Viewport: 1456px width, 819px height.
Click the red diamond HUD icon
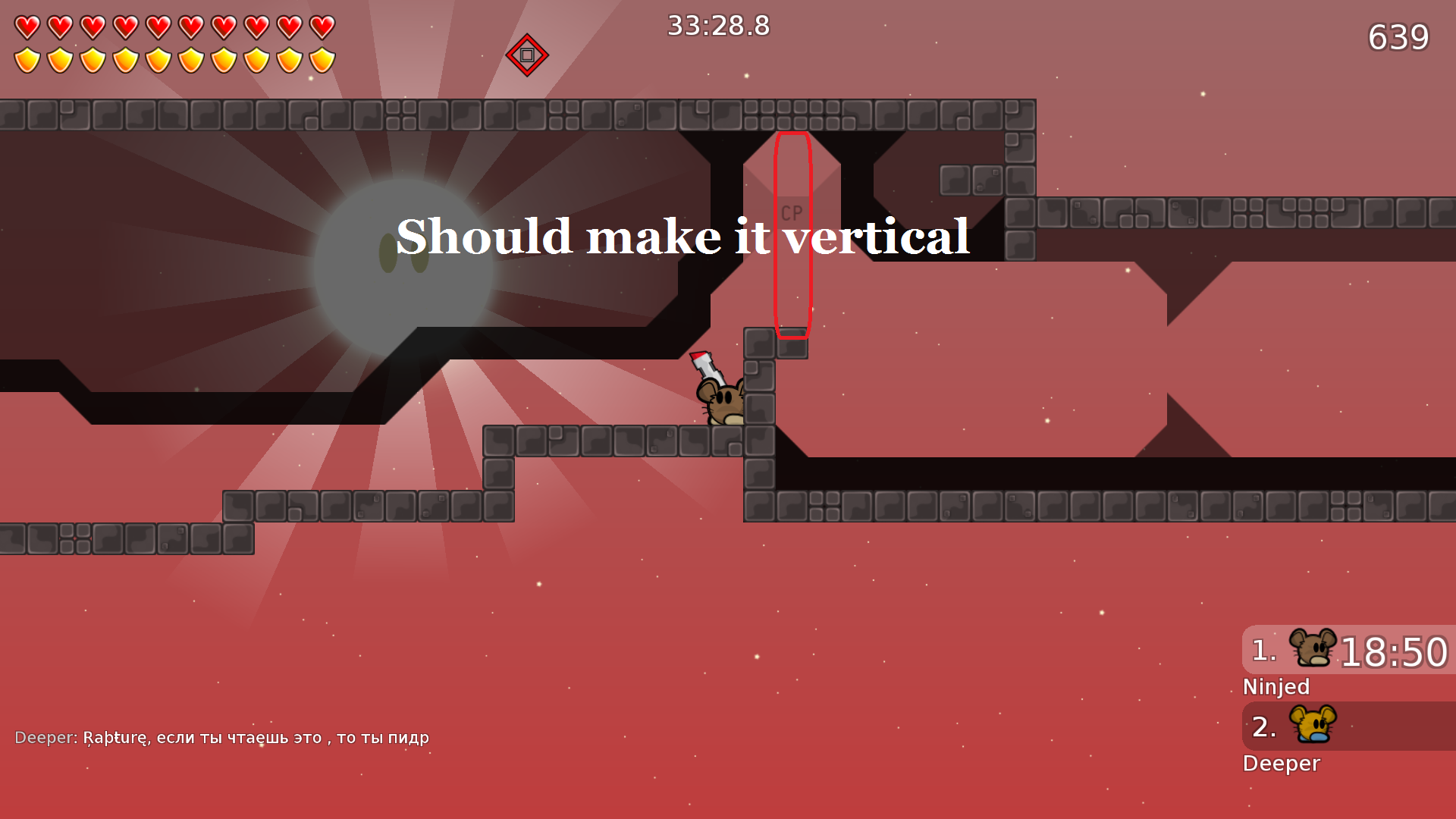click(527, 55)
